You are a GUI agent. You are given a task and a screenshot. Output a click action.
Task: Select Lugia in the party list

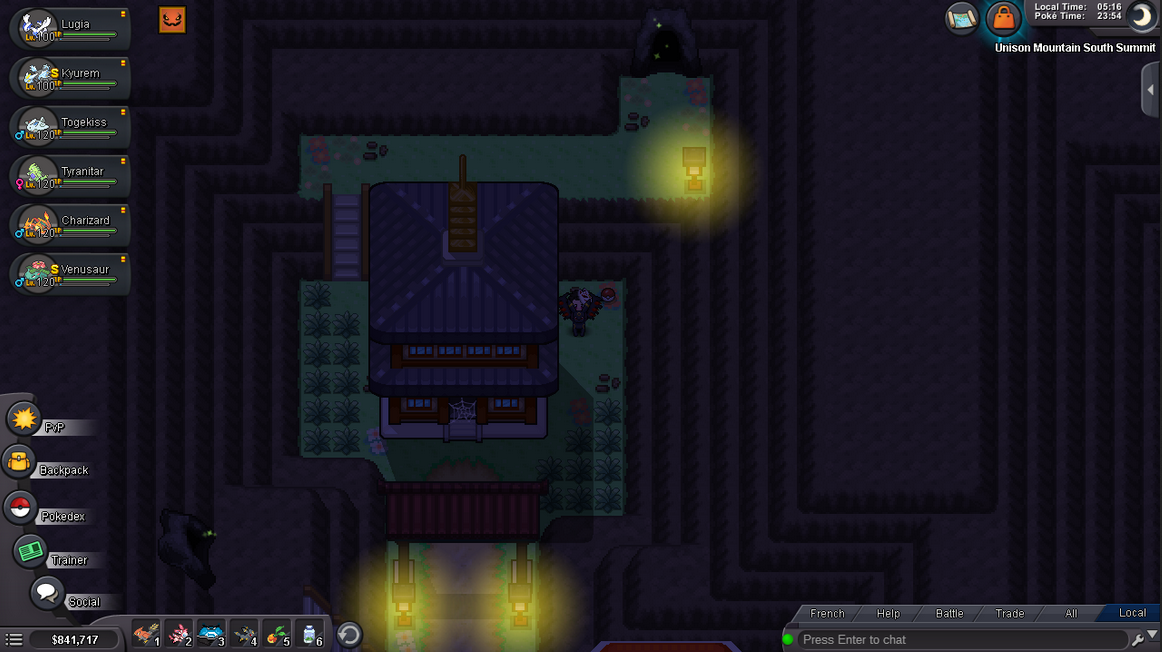click(68, 28)
